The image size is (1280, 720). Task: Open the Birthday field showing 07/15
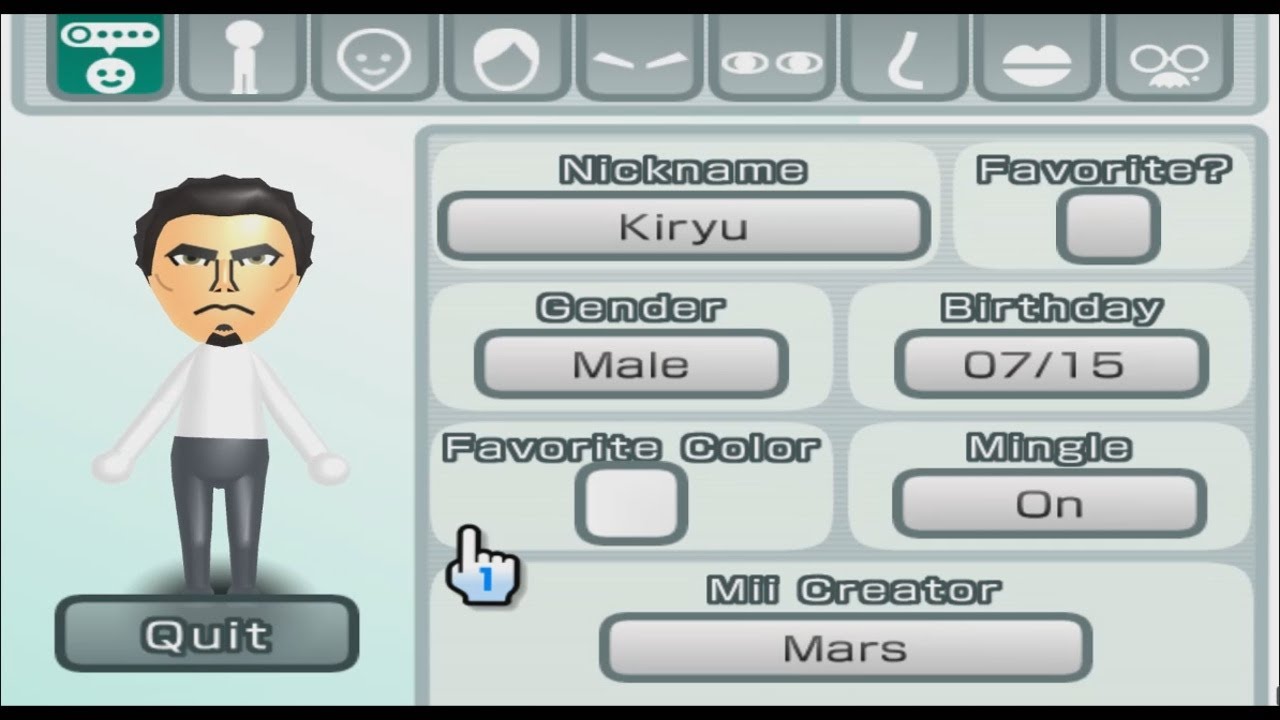1051,364
